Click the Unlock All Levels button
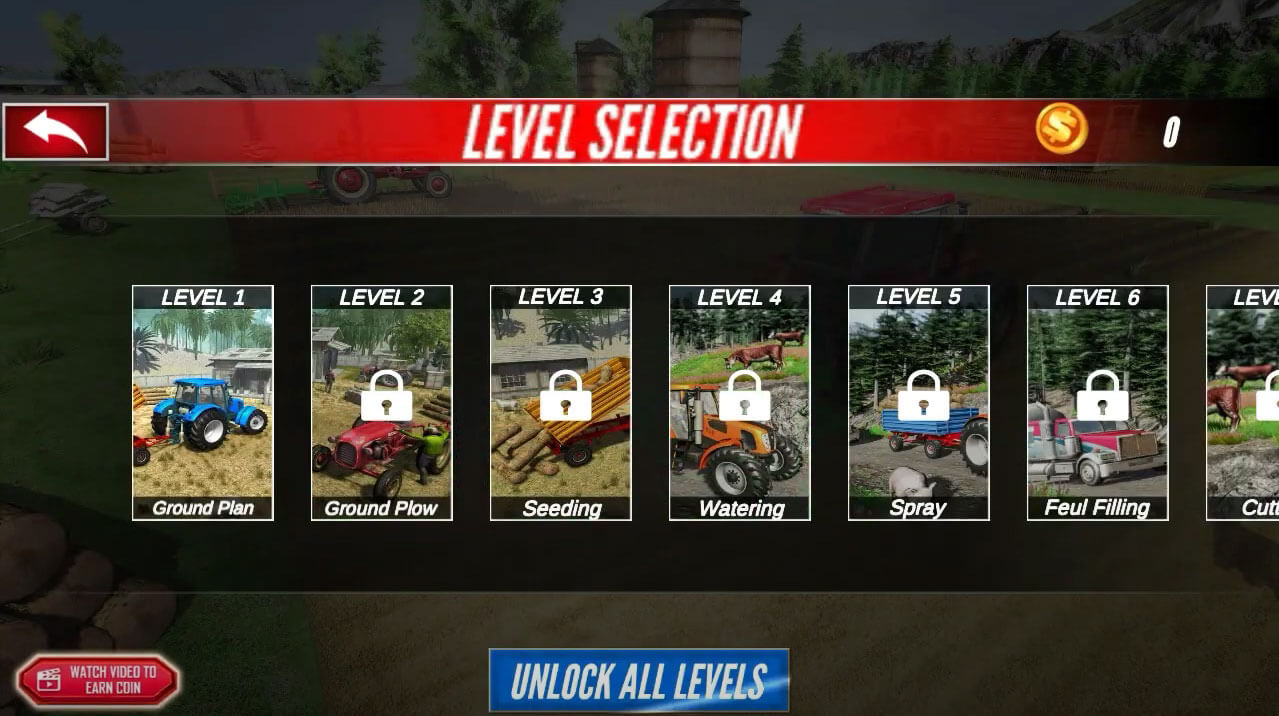1279x716 pixels. point(639,680)
